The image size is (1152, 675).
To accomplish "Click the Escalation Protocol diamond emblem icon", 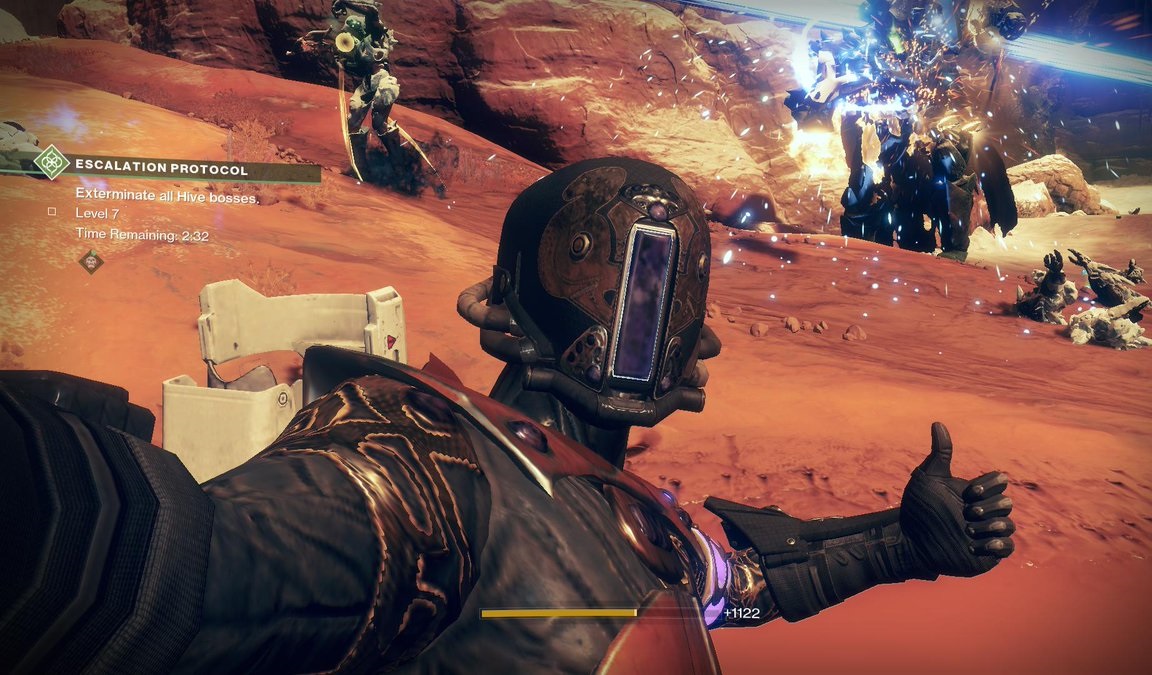I will [50, 162].
